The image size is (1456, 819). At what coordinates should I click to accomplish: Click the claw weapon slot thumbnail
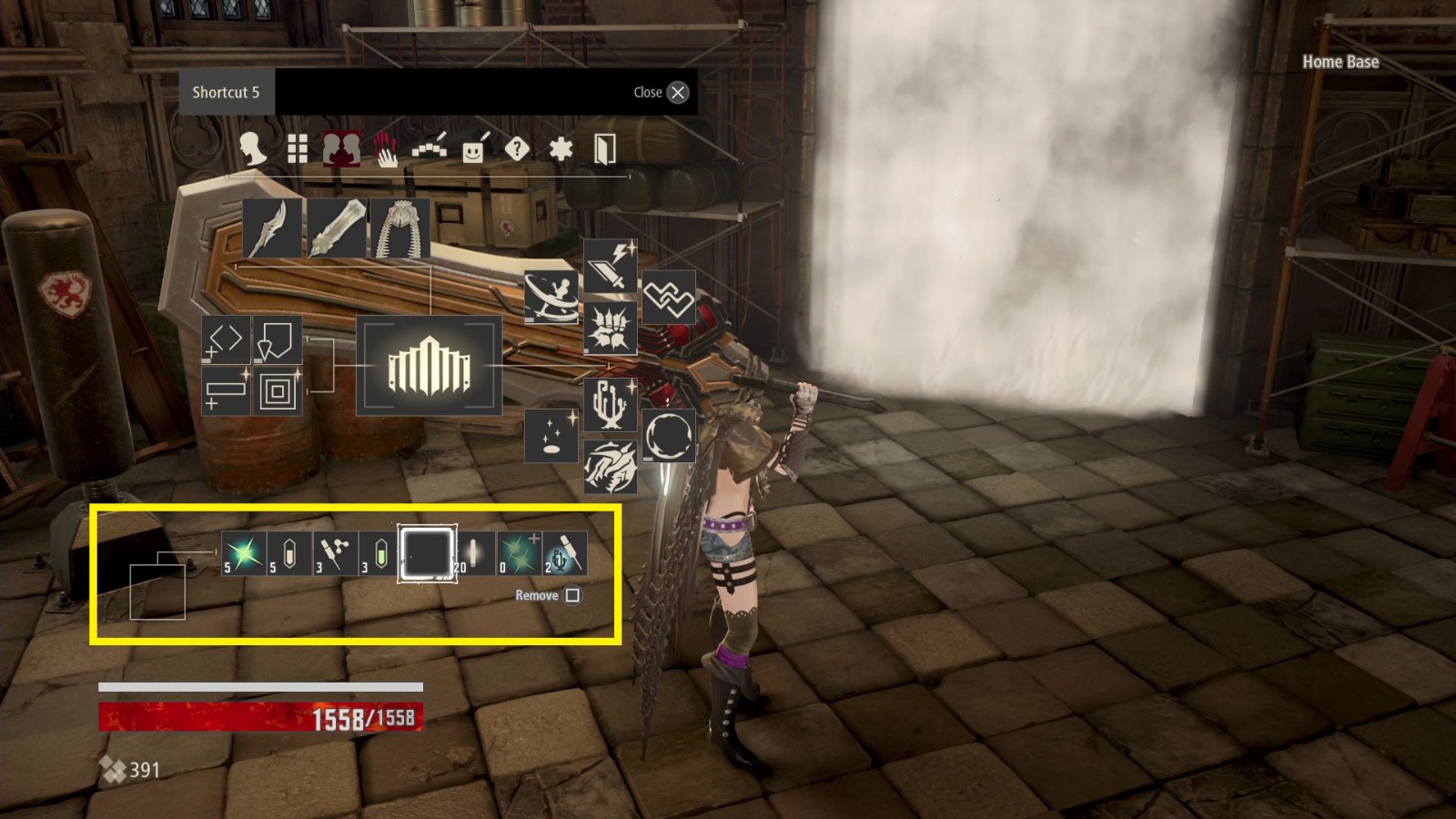(x=271, y=227)
